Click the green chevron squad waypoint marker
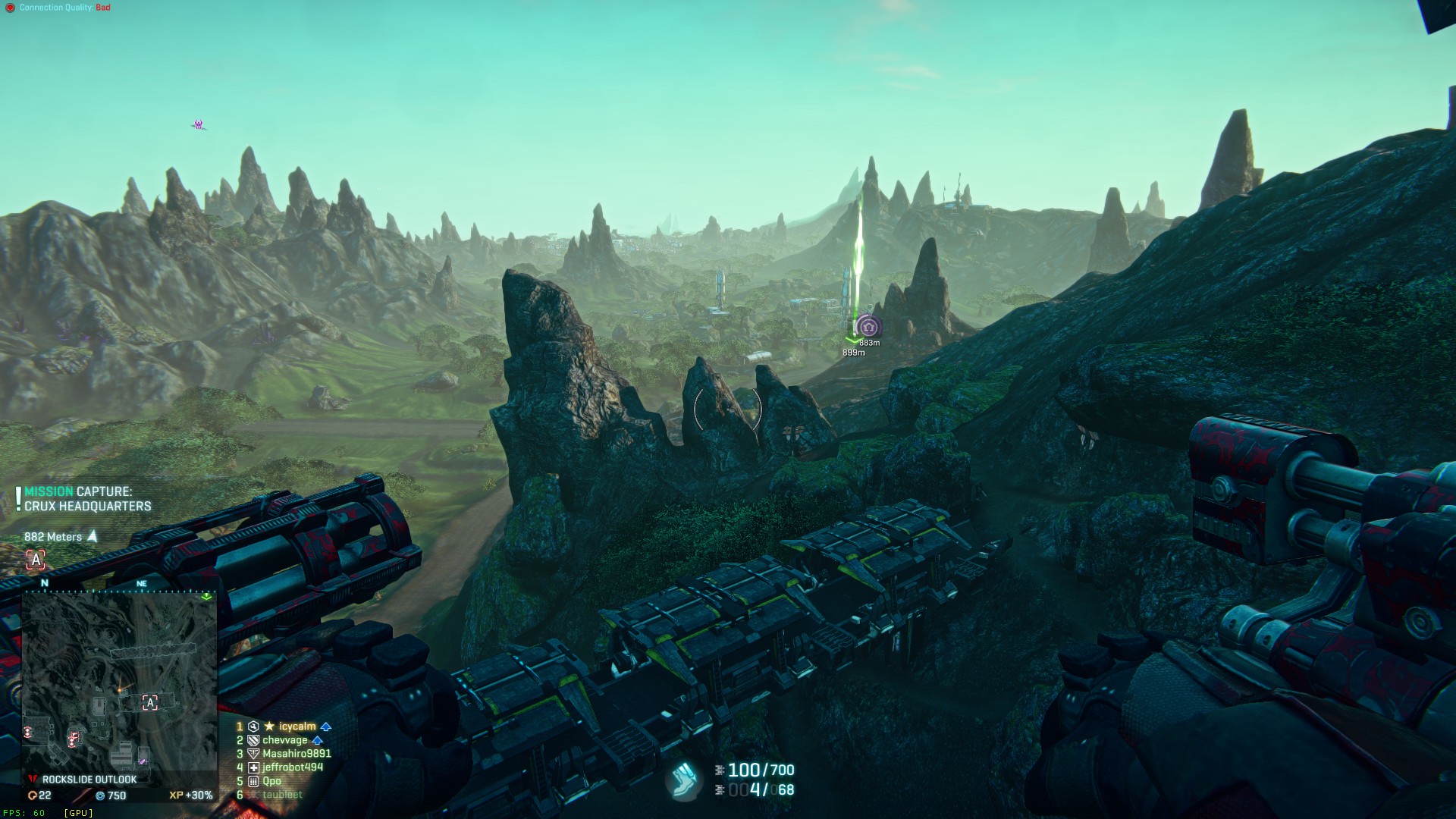 852,340
